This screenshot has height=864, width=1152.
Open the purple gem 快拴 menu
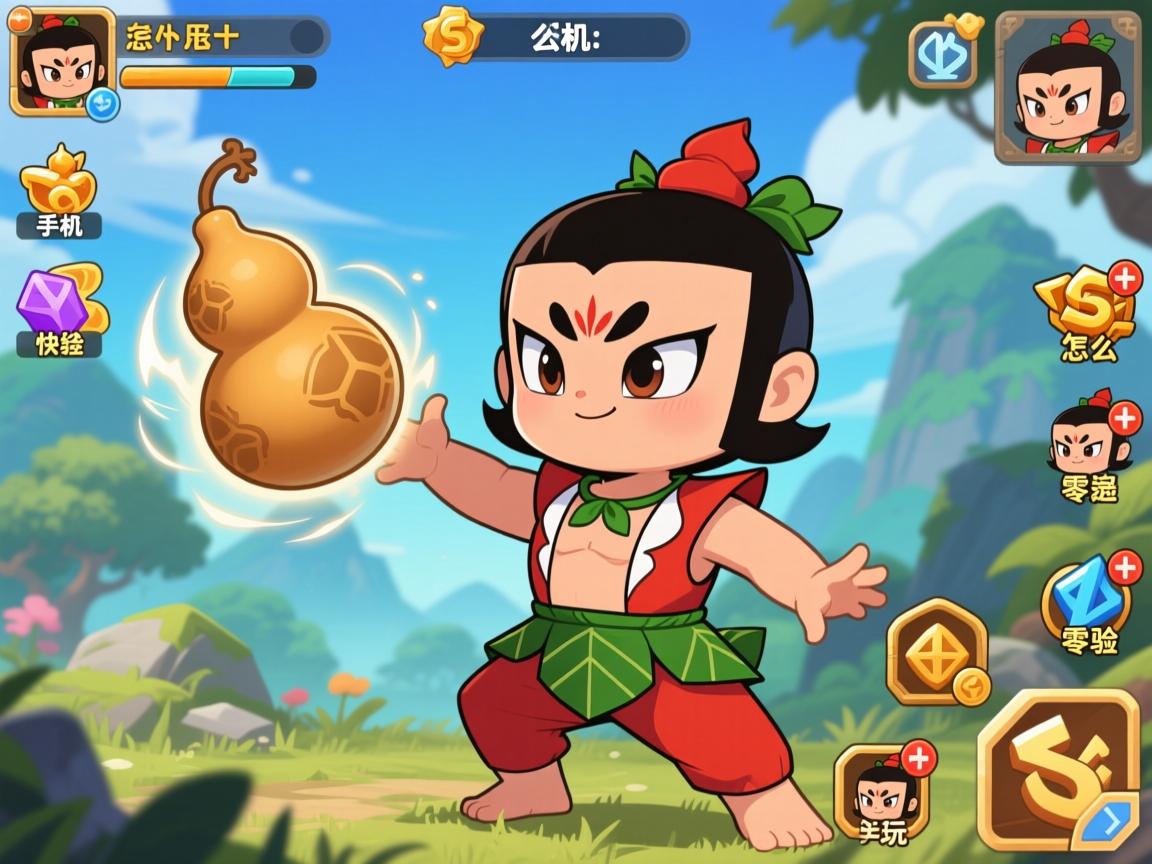tap(60, 310)
